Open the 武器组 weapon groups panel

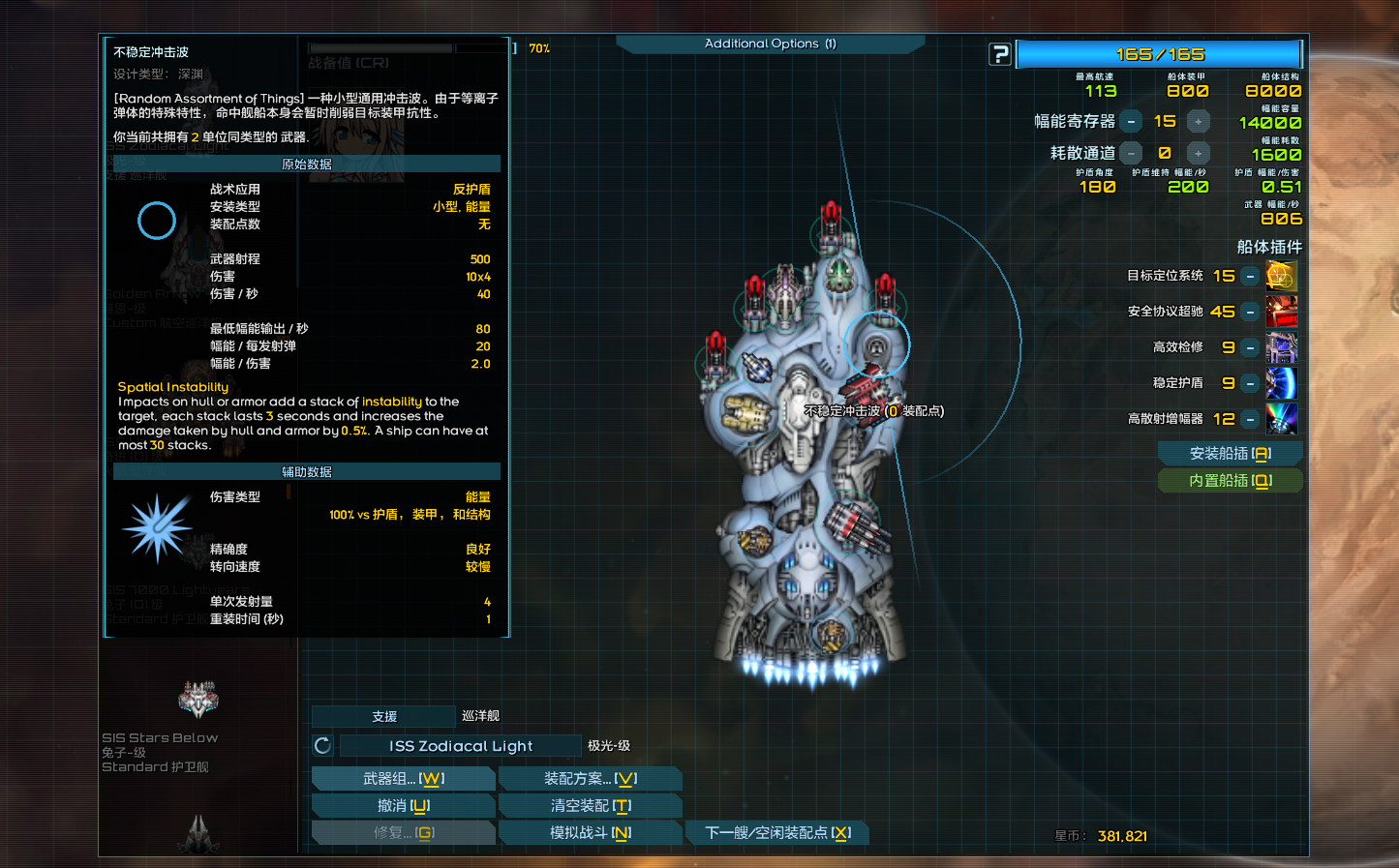(x=403, y=778)
